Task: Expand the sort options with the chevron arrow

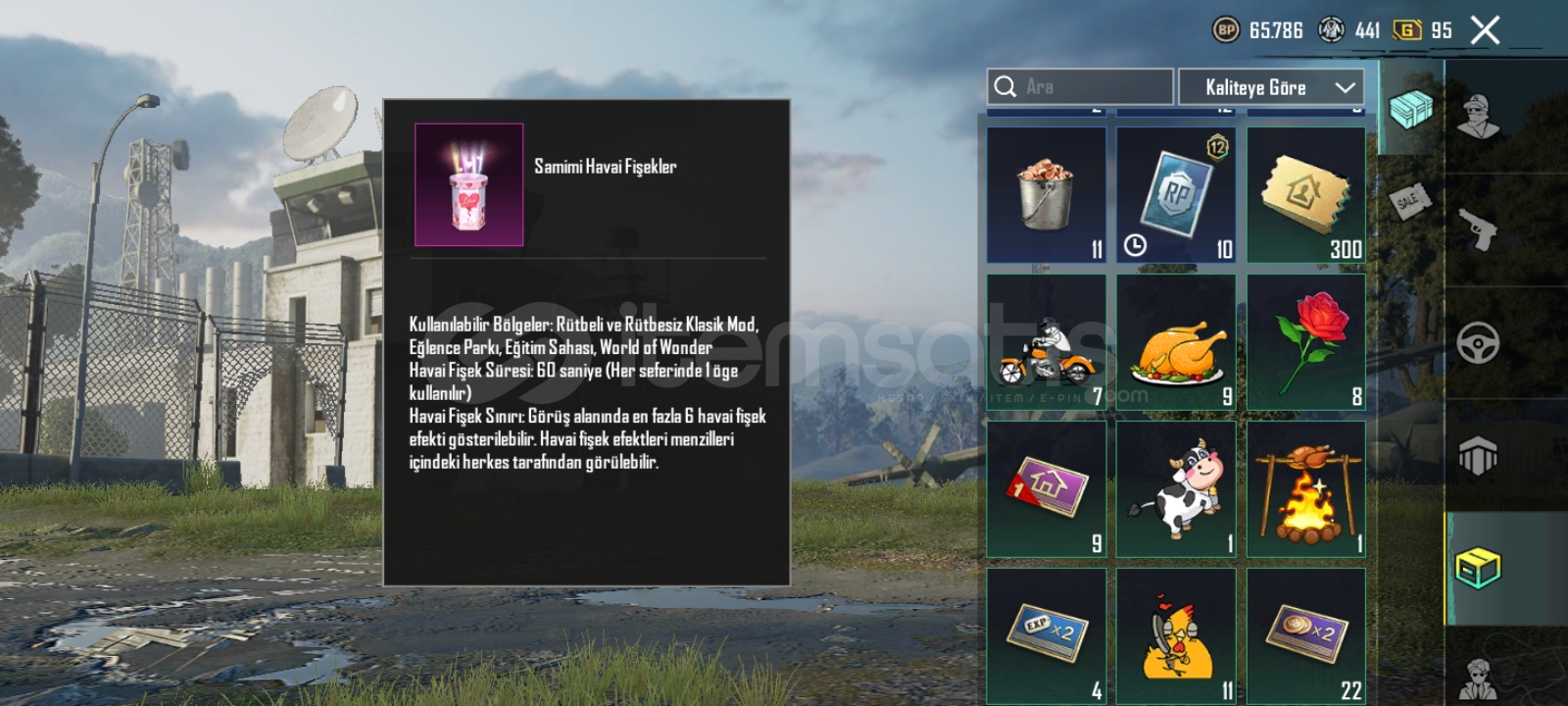Action: (1345, 87)
